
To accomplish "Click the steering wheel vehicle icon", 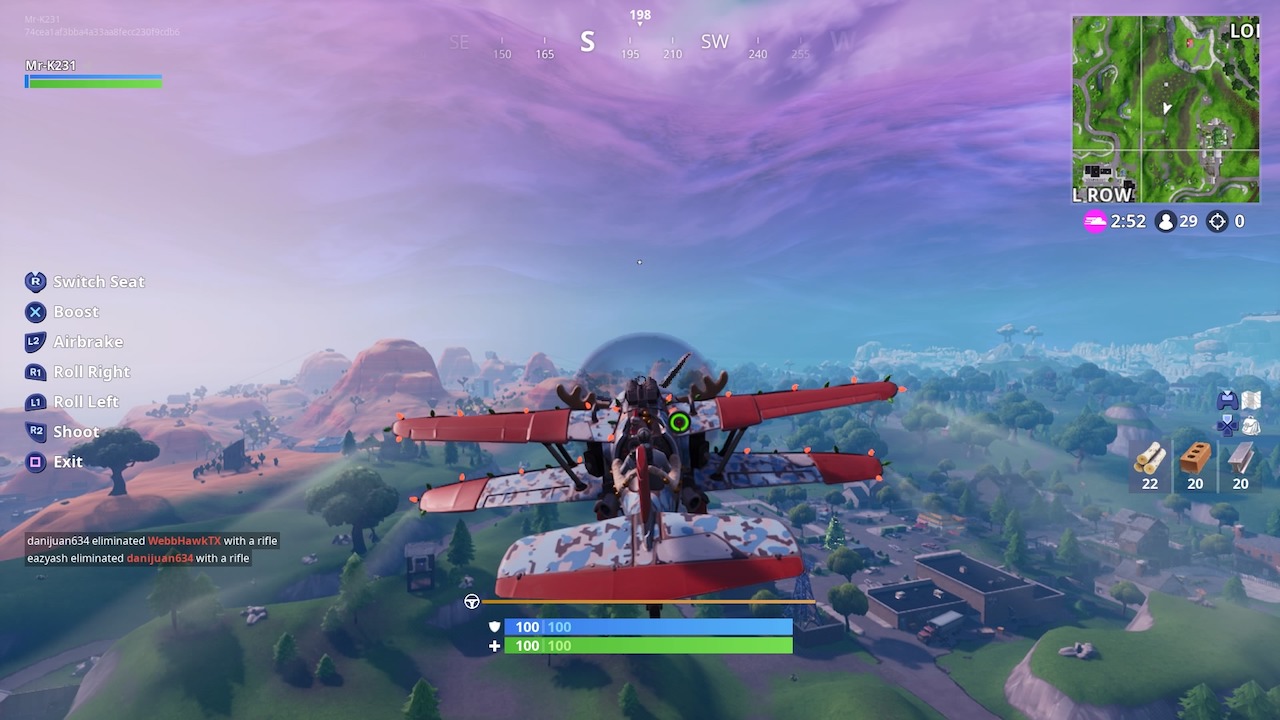I will point(470,602).
